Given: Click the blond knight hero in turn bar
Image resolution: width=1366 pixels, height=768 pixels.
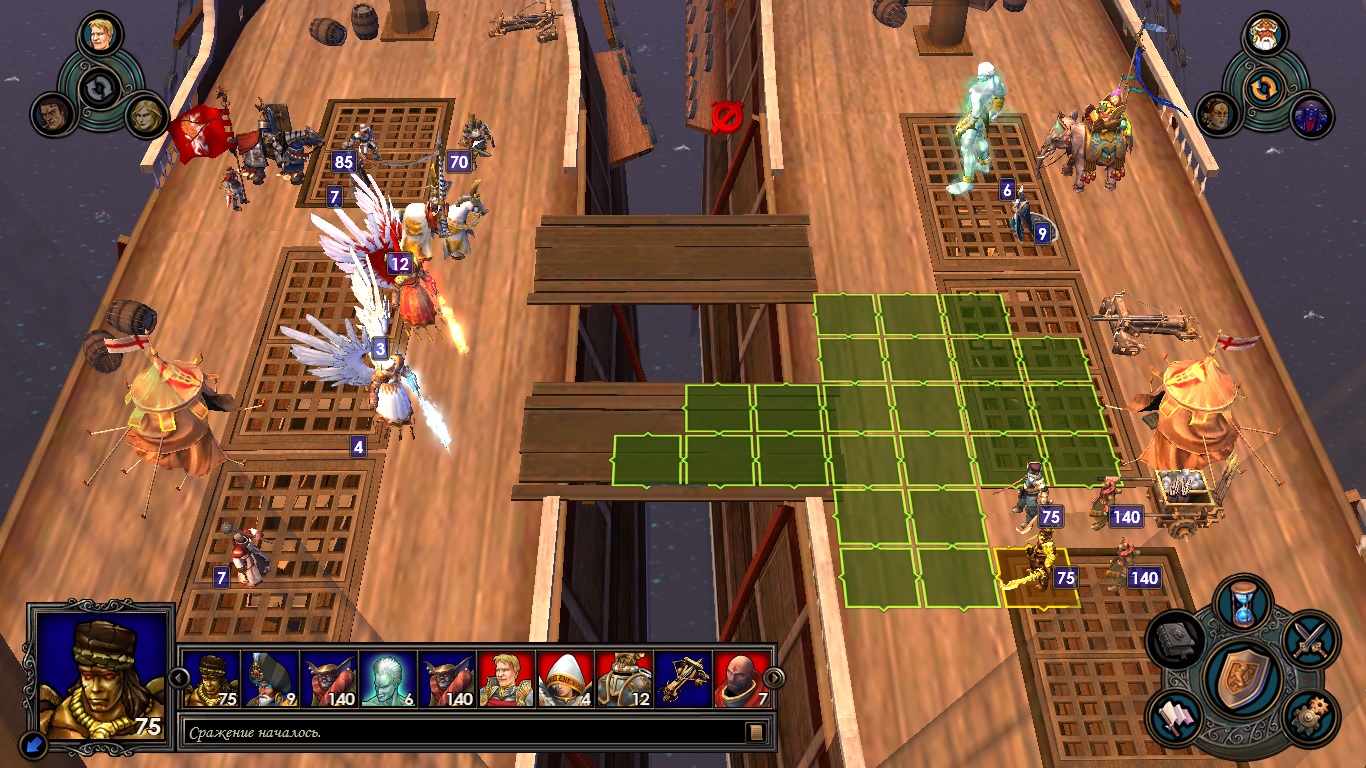Looking at the screenshot, I should pos(506,679).
